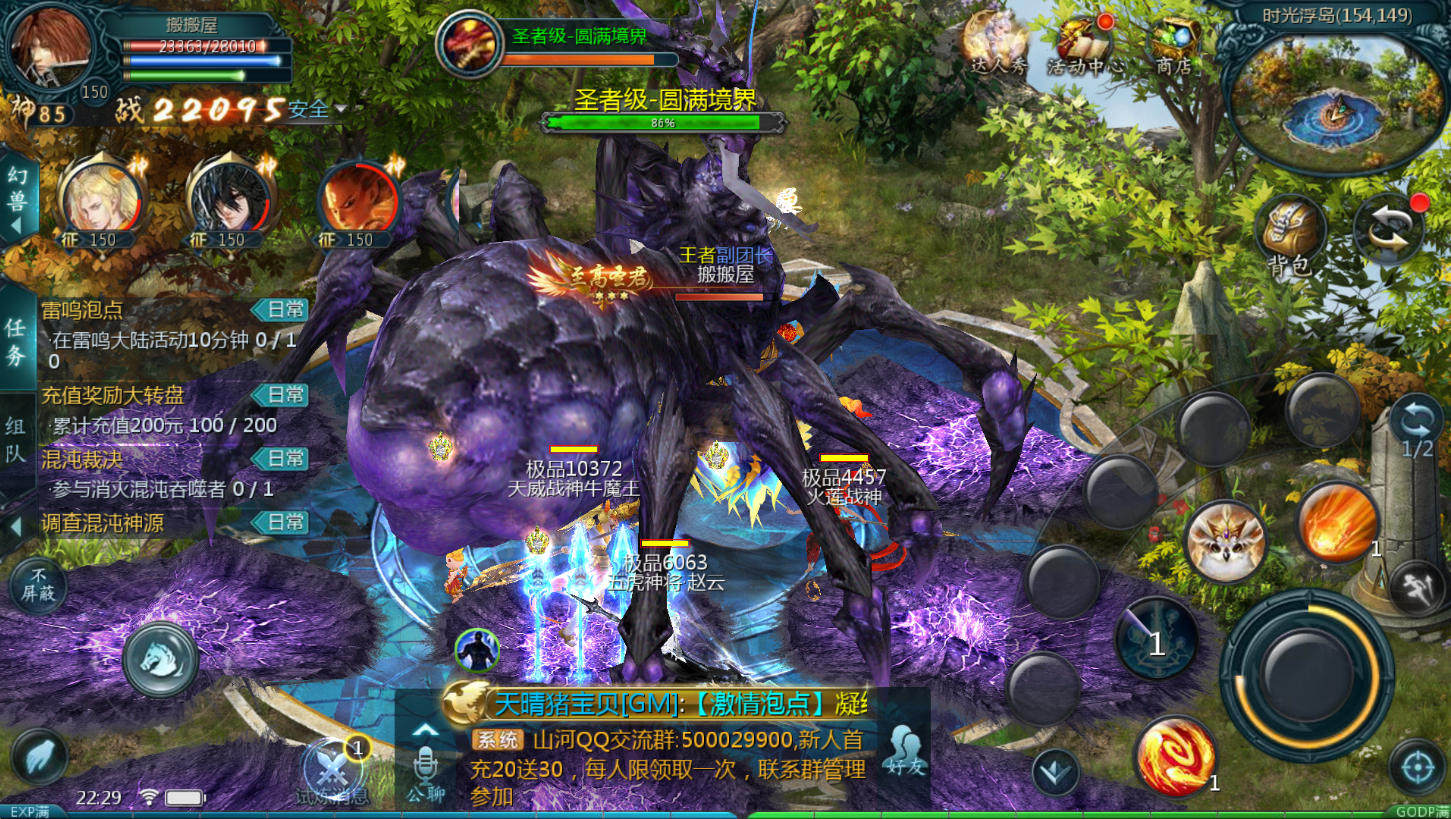Viewport: 1451px width, 819px height.
Task: Toggle the 不屏蔽 player filter button
Action: click(38, 585)
